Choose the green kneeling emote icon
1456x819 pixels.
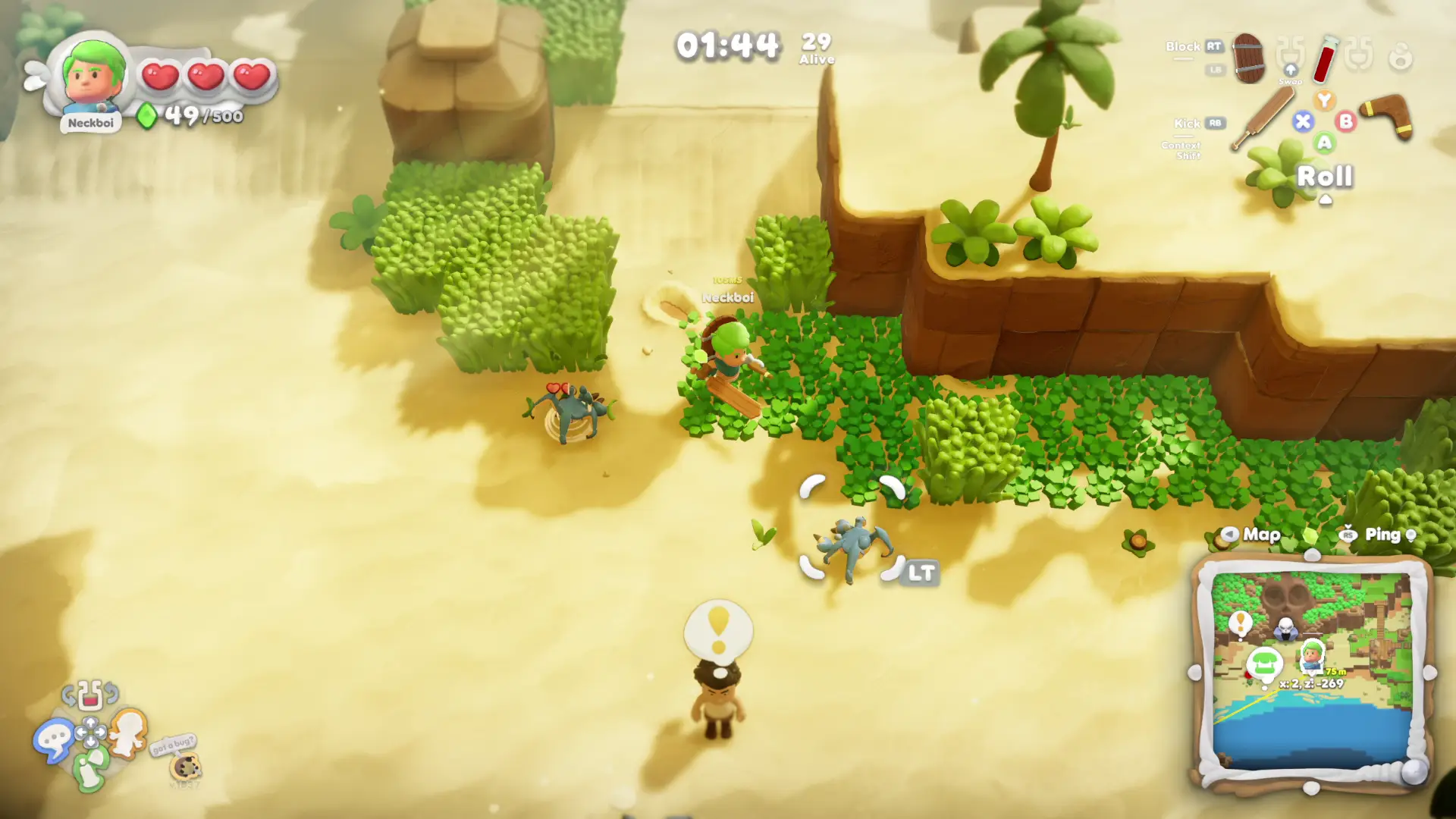(x=90, y=768)
